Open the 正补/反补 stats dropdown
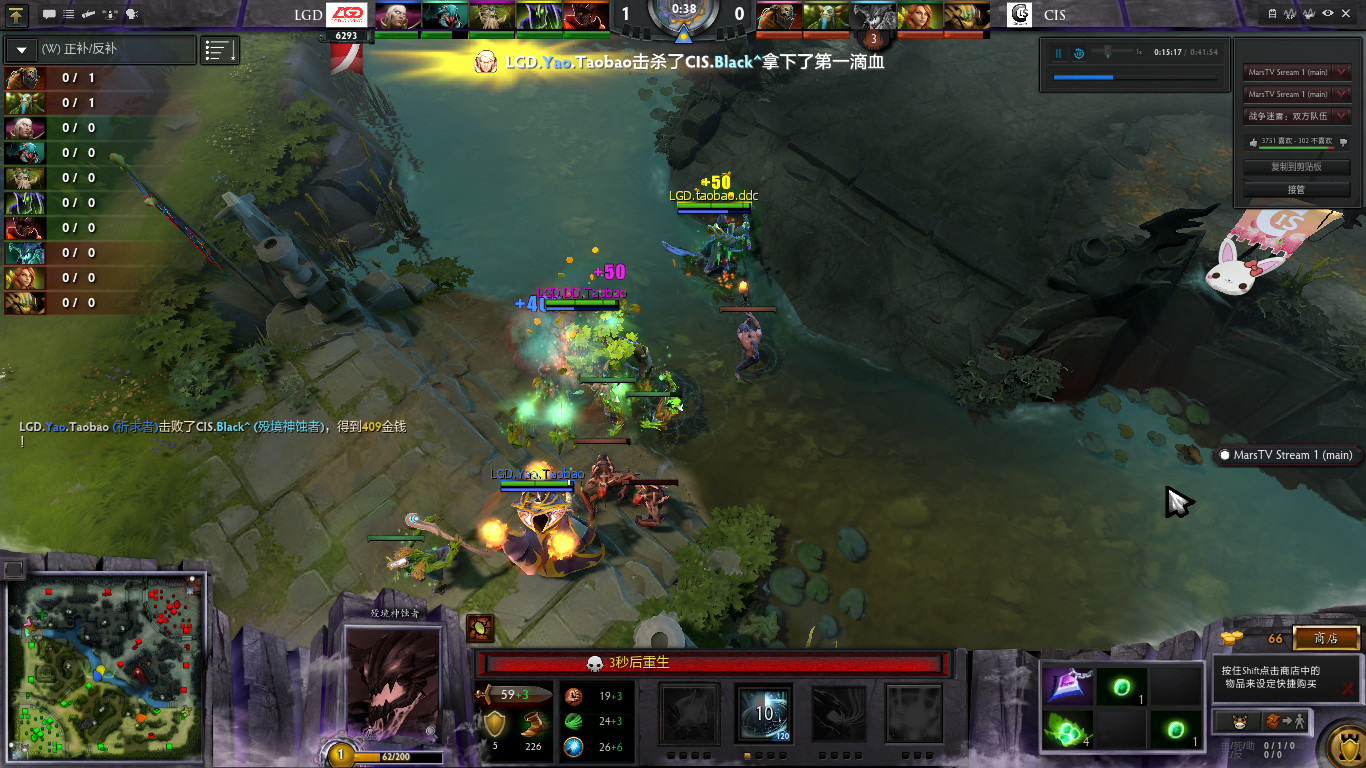 coord(99,49)
